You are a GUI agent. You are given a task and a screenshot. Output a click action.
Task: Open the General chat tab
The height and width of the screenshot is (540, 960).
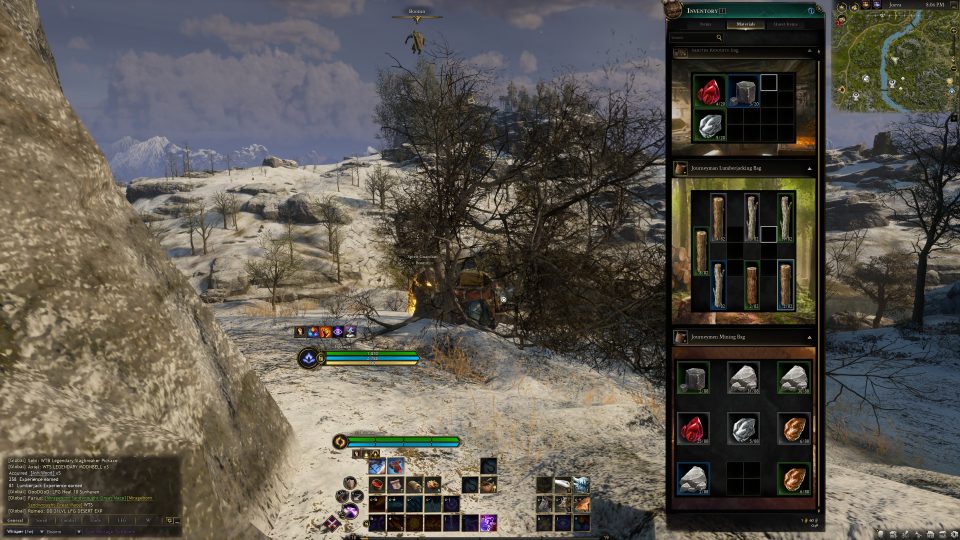pos(15,520)
